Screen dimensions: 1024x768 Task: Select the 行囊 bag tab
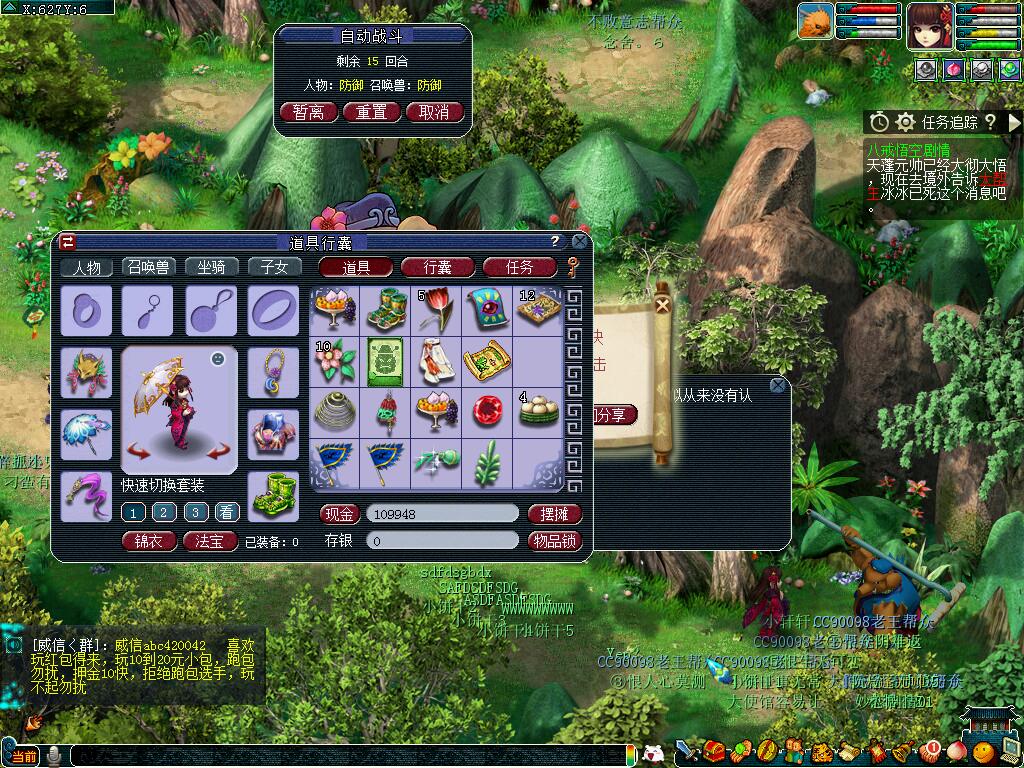(x=437, y=267)
